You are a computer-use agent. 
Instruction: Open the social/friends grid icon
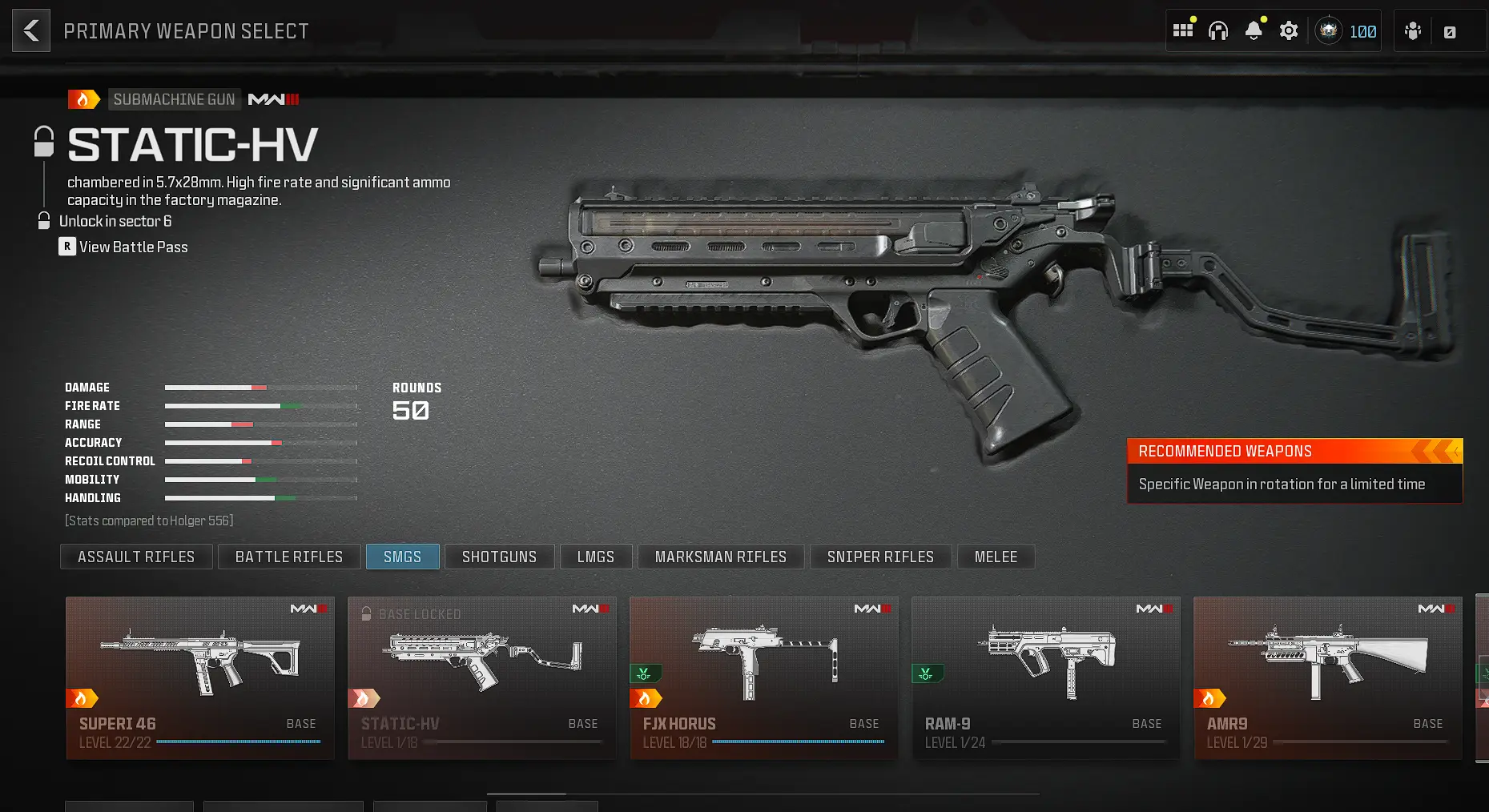pos(1183,30)
